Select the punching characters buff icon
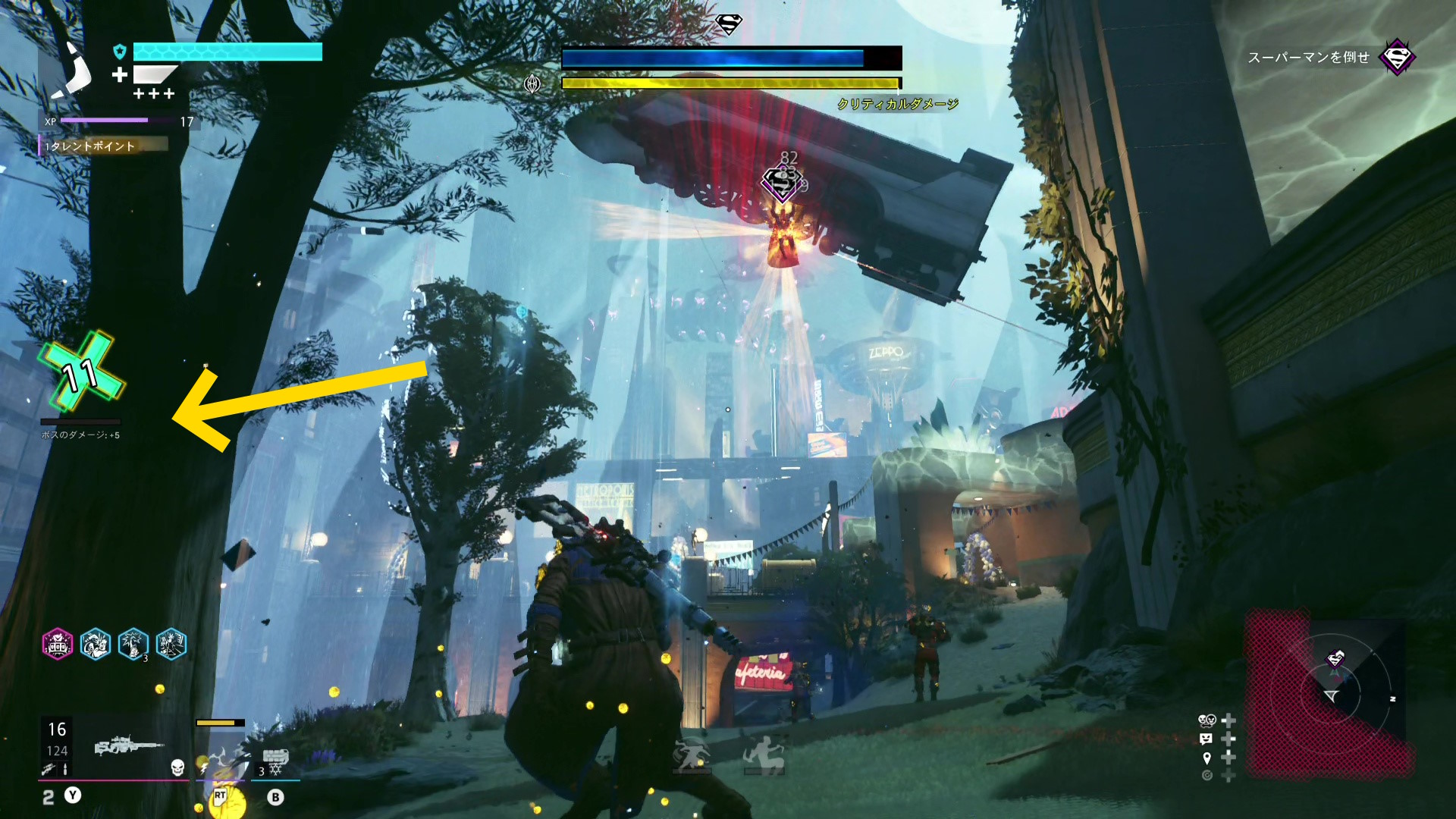This screenshot has height=819, width=1456. pyautogui.click(x=96, y=645)
